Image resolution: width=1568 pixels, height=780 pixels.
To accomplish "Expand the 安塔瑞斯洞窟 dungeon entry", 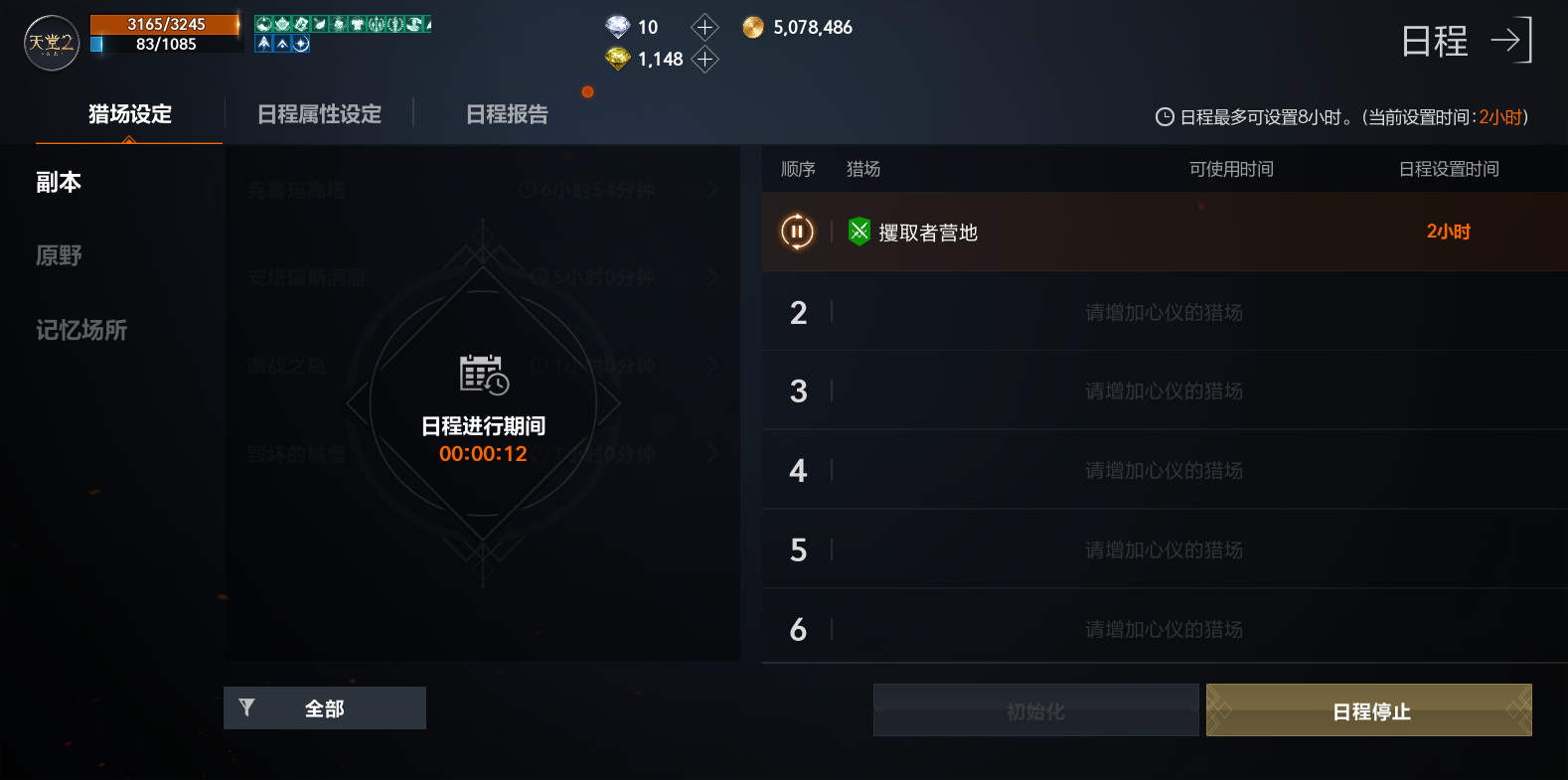I will point(712,277).
